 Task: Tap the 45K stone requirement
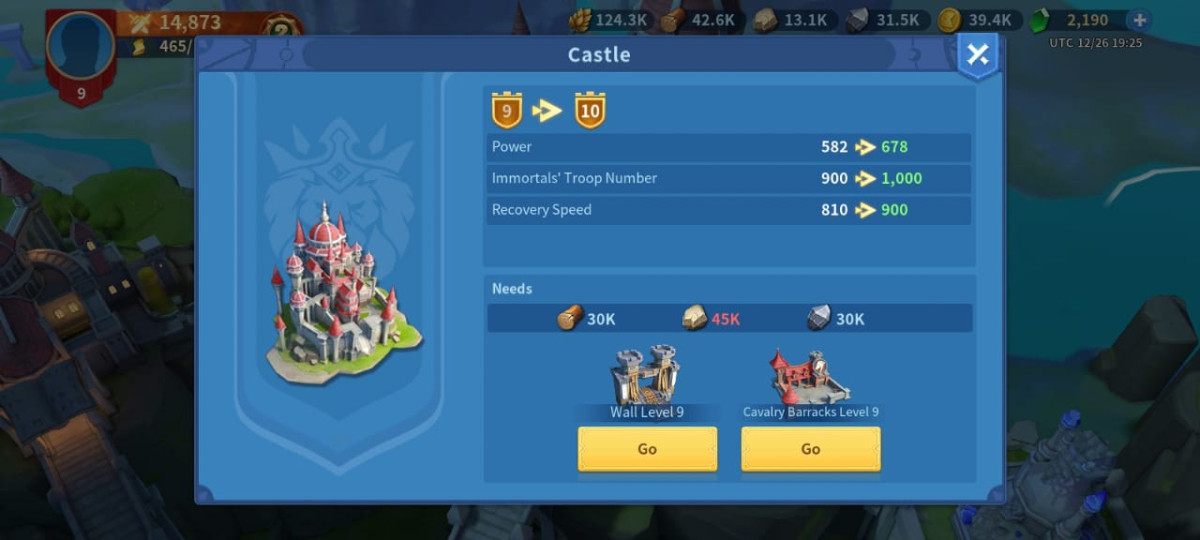coord(712,319)
